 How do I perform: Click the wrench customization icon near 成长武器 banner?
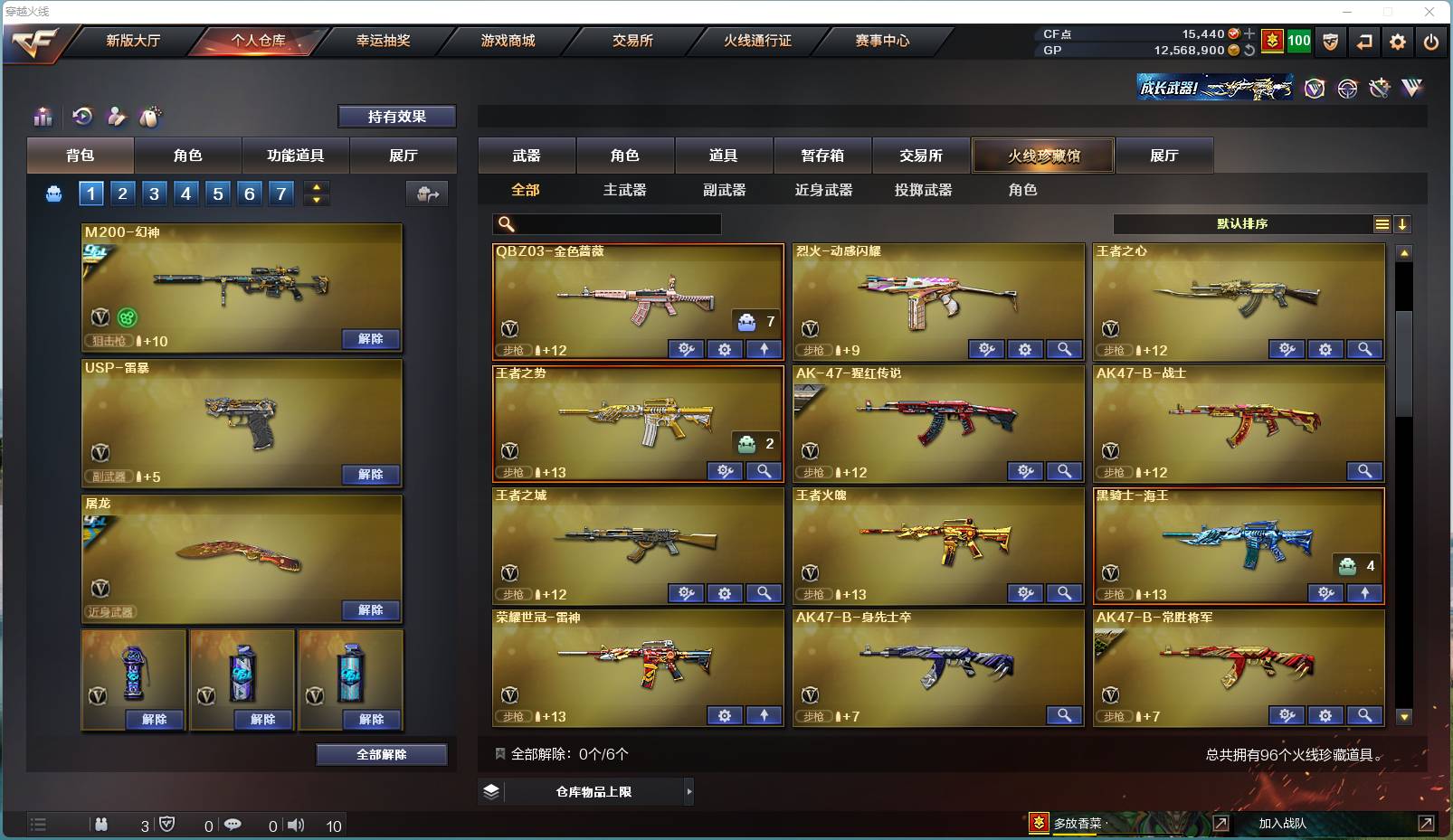(1380, 89)
